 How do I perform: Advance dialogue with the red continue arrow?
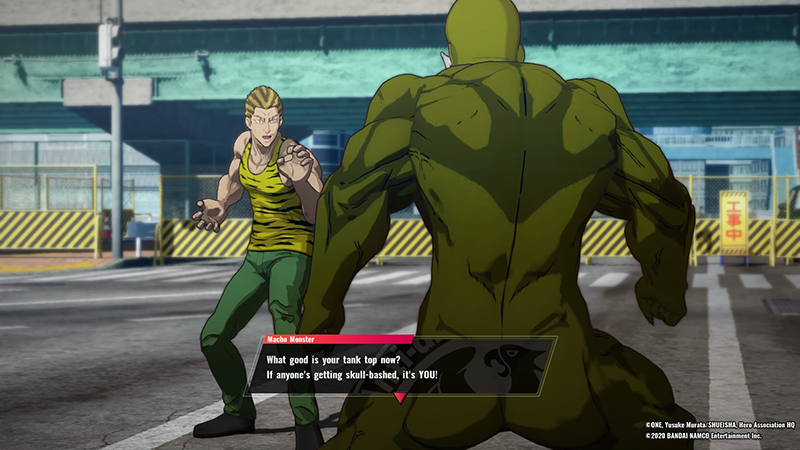(x=400, y=398)
